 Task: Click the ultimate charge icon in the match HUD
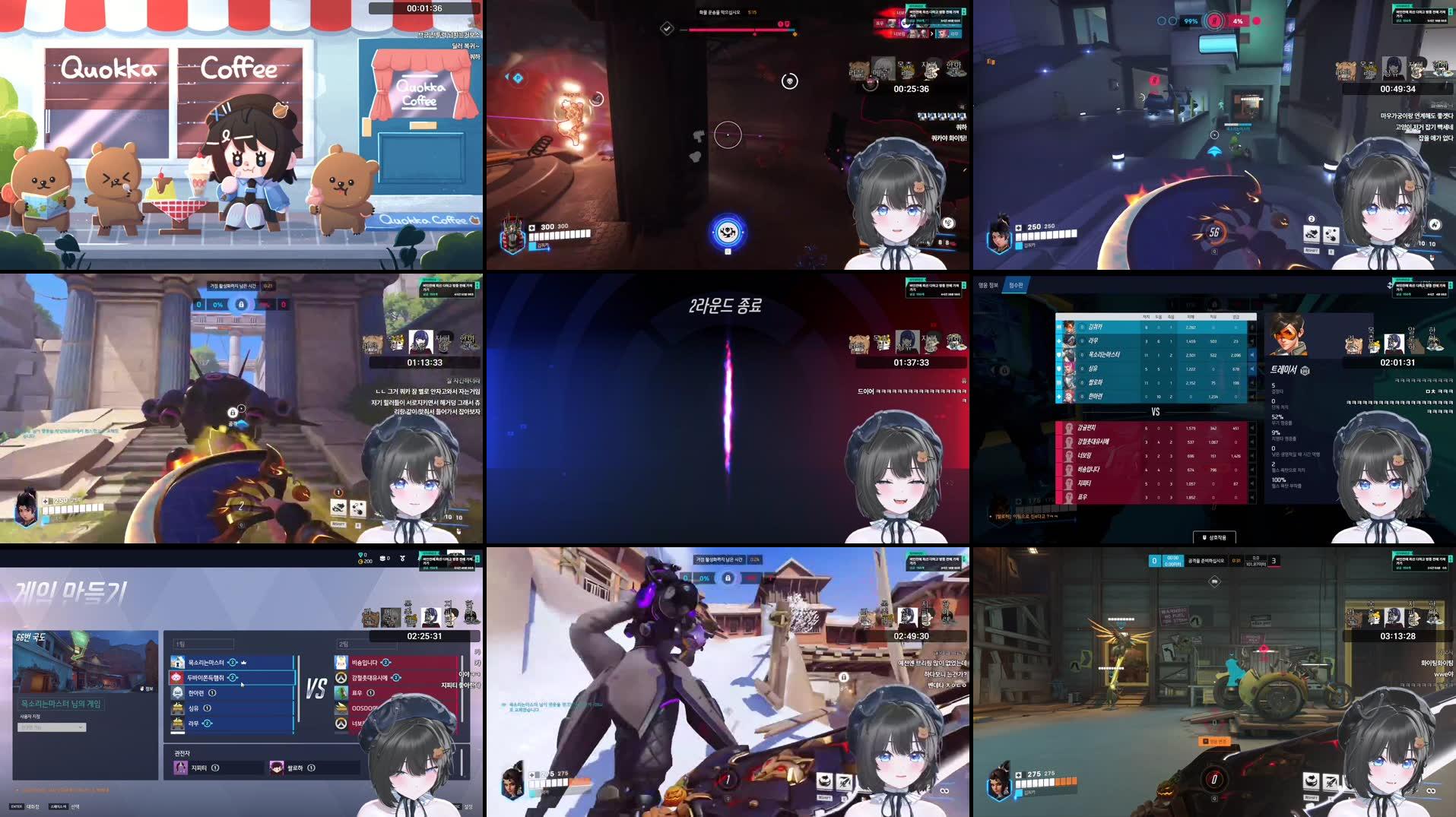point(727,233)
